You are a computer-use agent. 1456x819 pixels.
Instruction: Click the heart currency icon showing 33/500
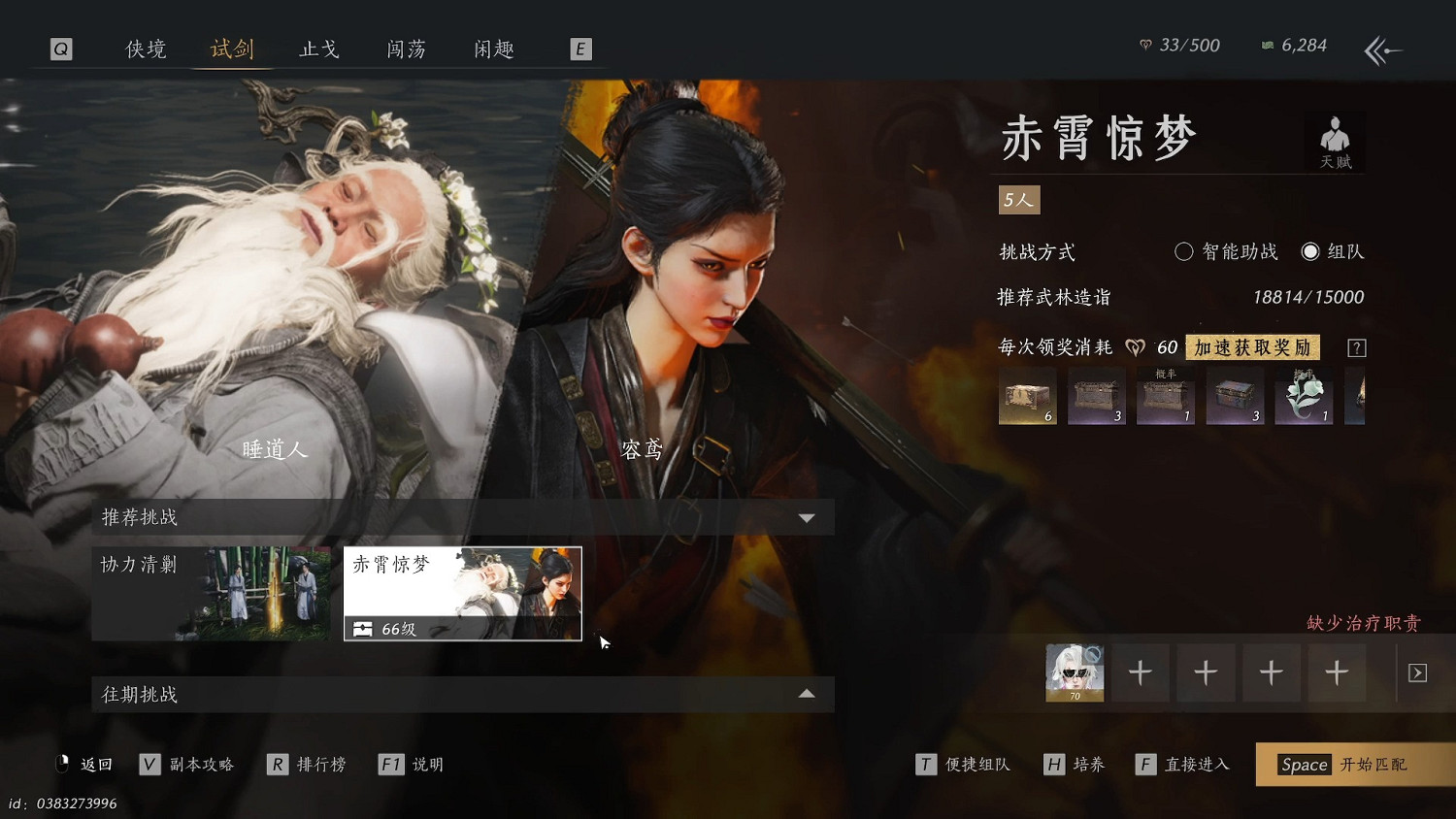click(1144, 45)
